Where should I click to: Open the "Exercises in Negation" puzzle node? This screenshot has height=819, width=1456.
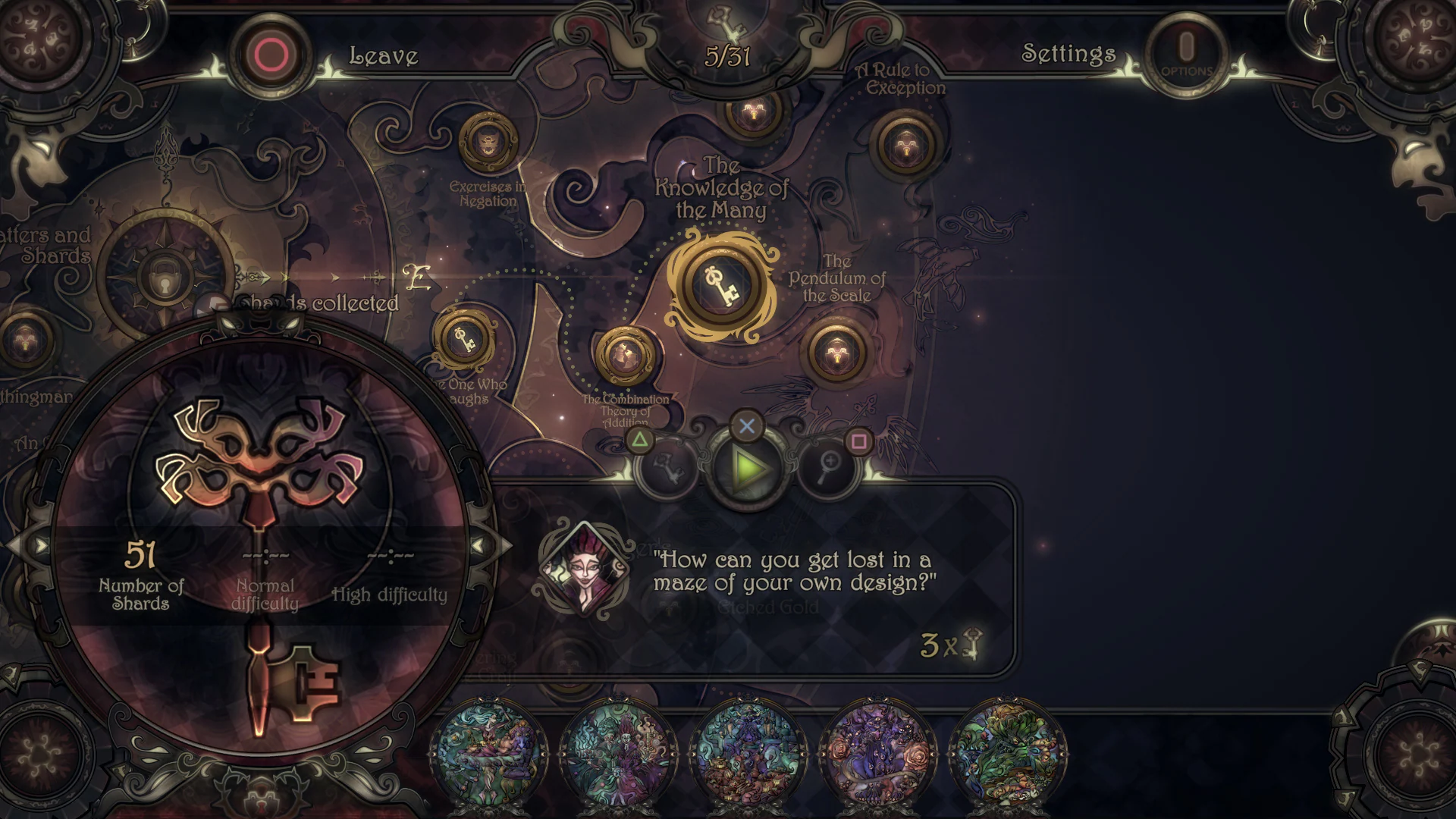point(488,142)
